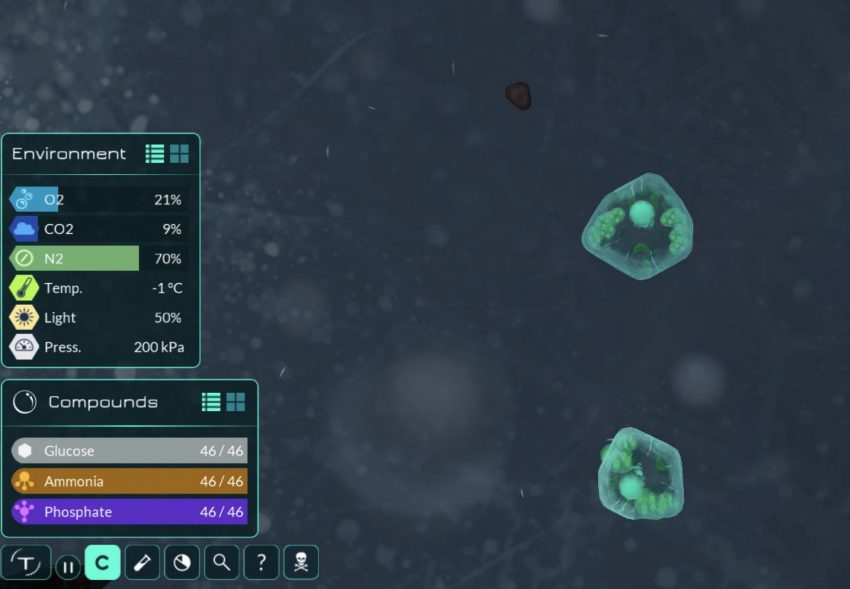Viewport: 850px width, 589px height.
Task: Open help with the question mark button
Action: (x=261, y=563)
